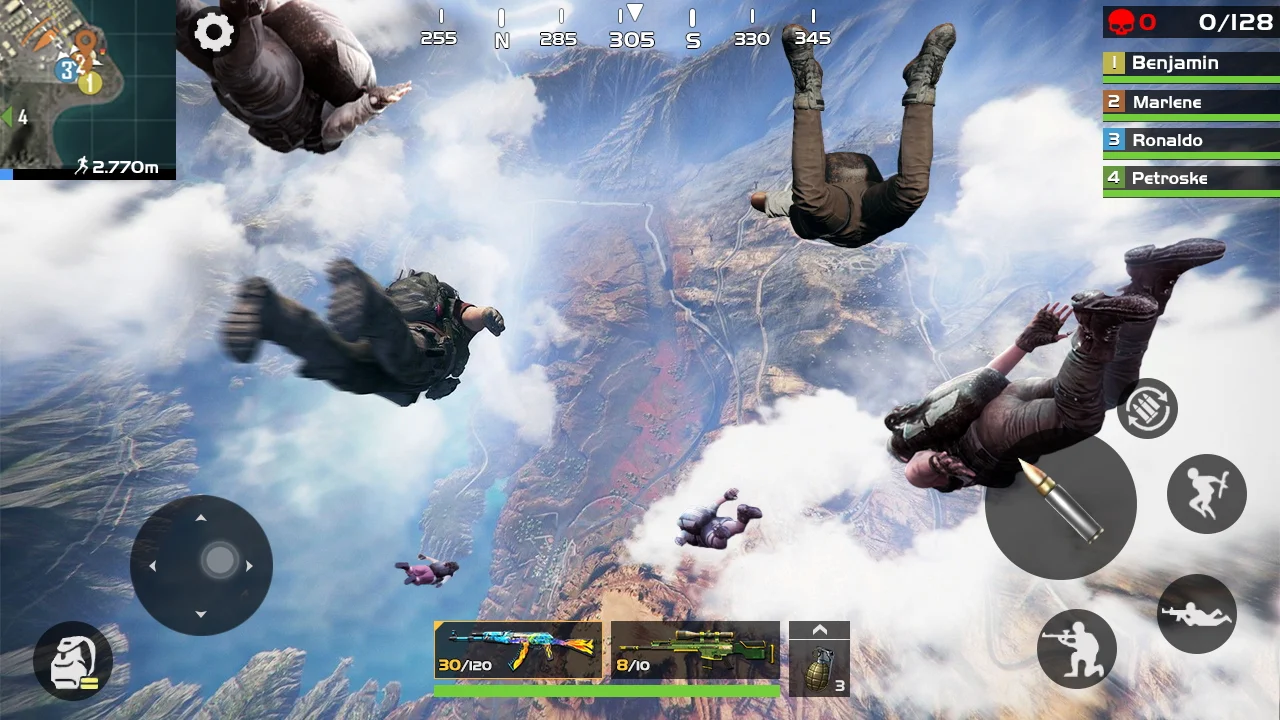
Task: Switch to the green sniper rifle slot
Action: 695,648
